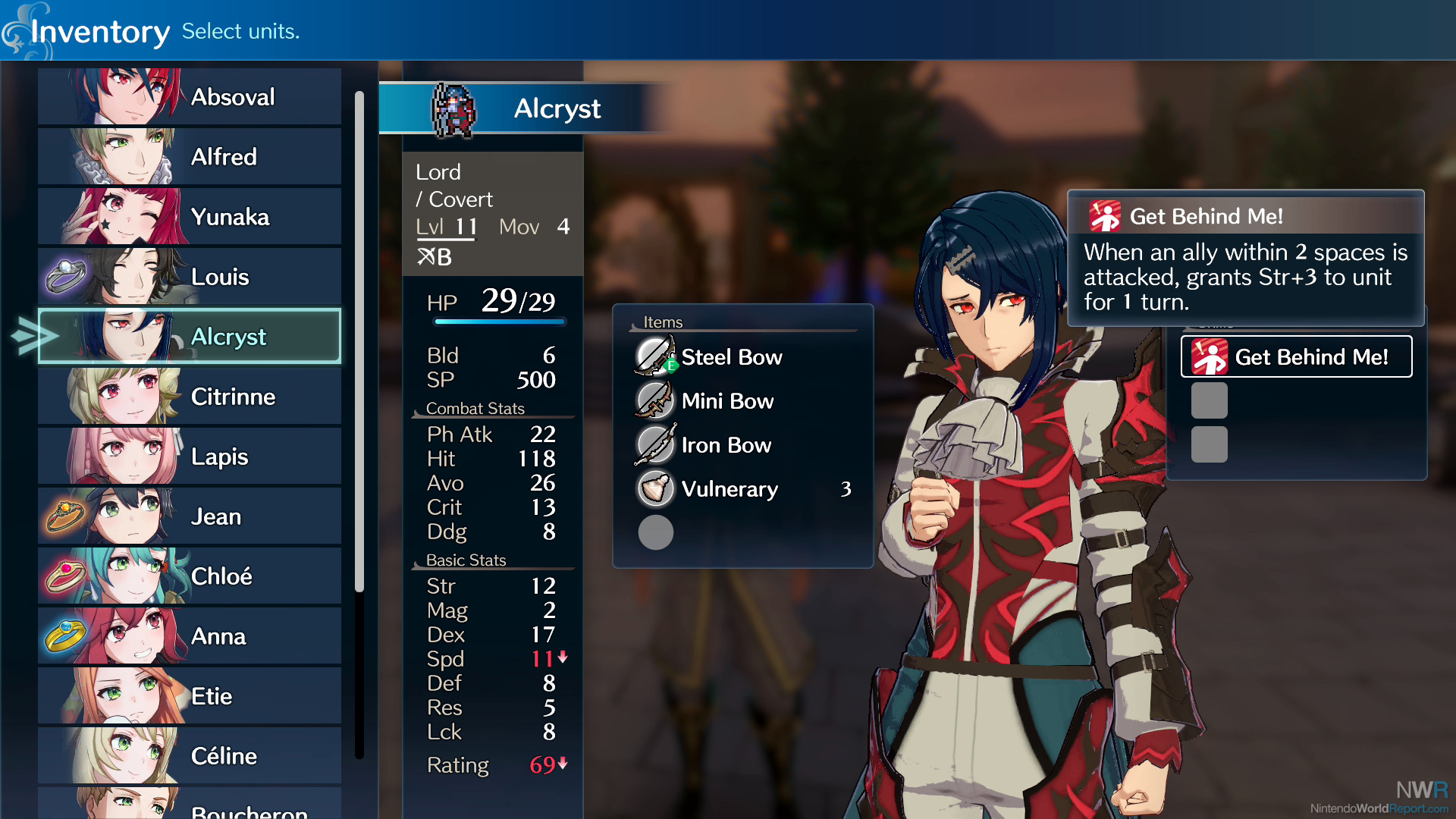Viewport: 1456px width, 819px height.
Task: Select the Iron Bow item
Action: pos(726,445)
